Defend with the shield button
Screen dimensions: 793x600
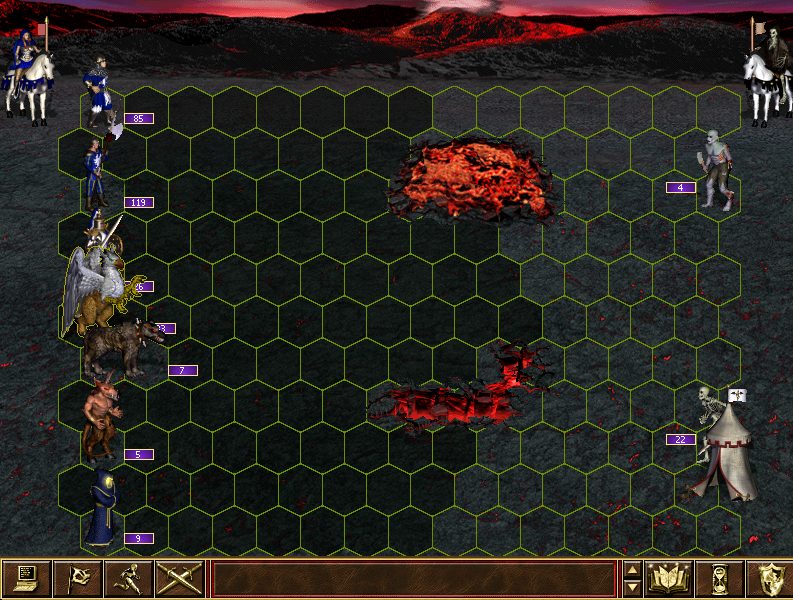pyautogui.click(x=768, y=578)
